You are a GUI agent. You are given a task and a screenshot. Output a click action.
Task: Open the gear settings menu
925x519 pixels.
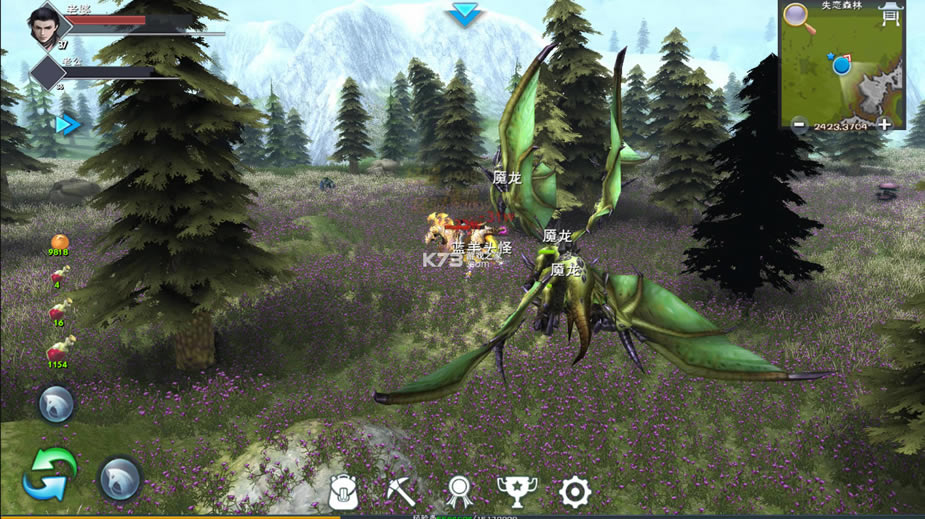coord(574,490)
